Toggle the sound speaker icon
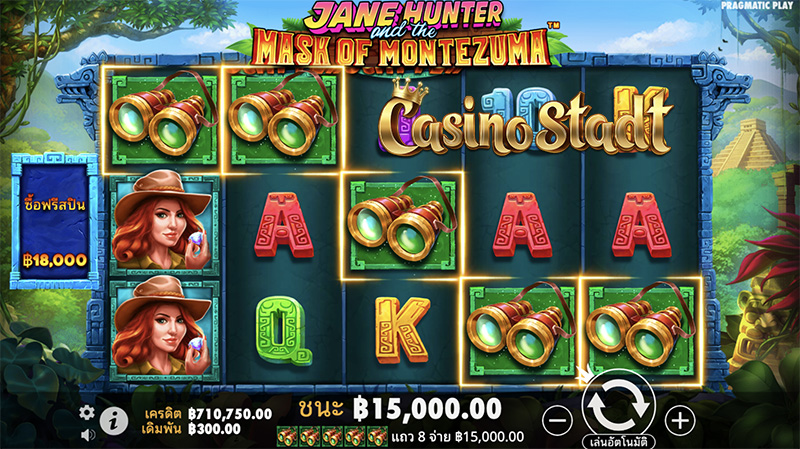Viewport: 800px width, 449px height. point(87,434)
